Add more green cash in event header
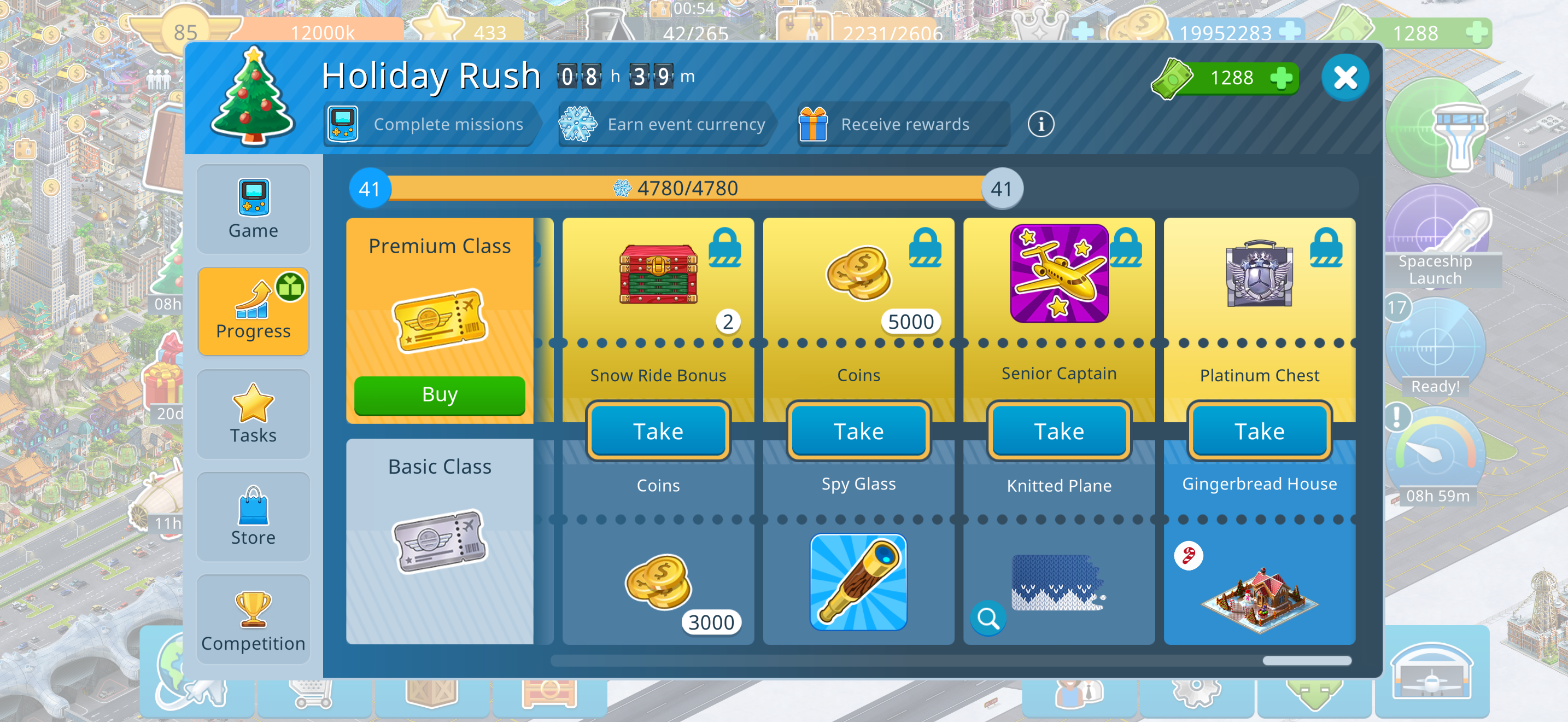Image resolution: width=1568 pixels, height=722 pixels. [1280, 79]
